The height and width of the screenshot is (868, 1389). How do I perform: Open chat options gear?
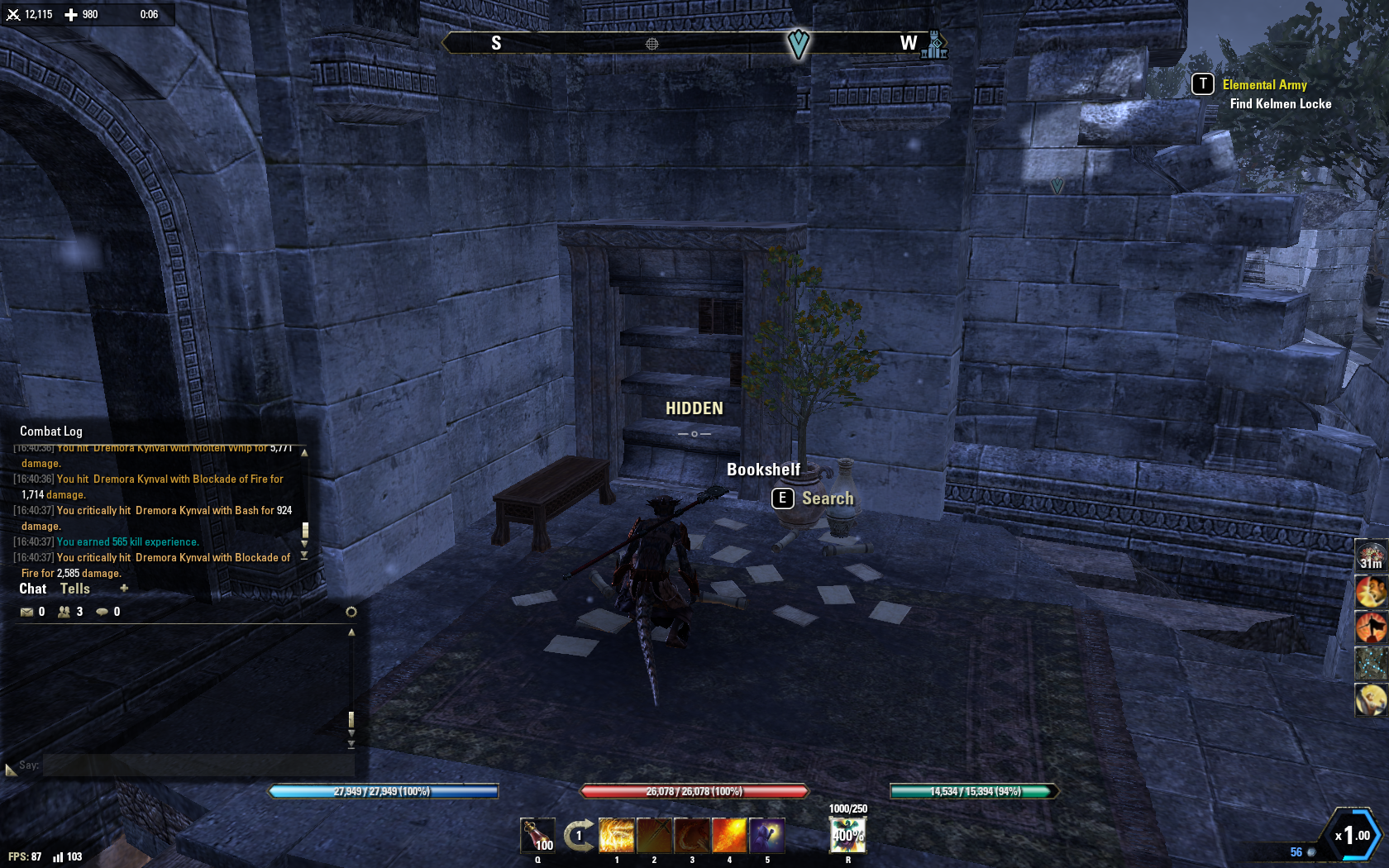point(351,612)
